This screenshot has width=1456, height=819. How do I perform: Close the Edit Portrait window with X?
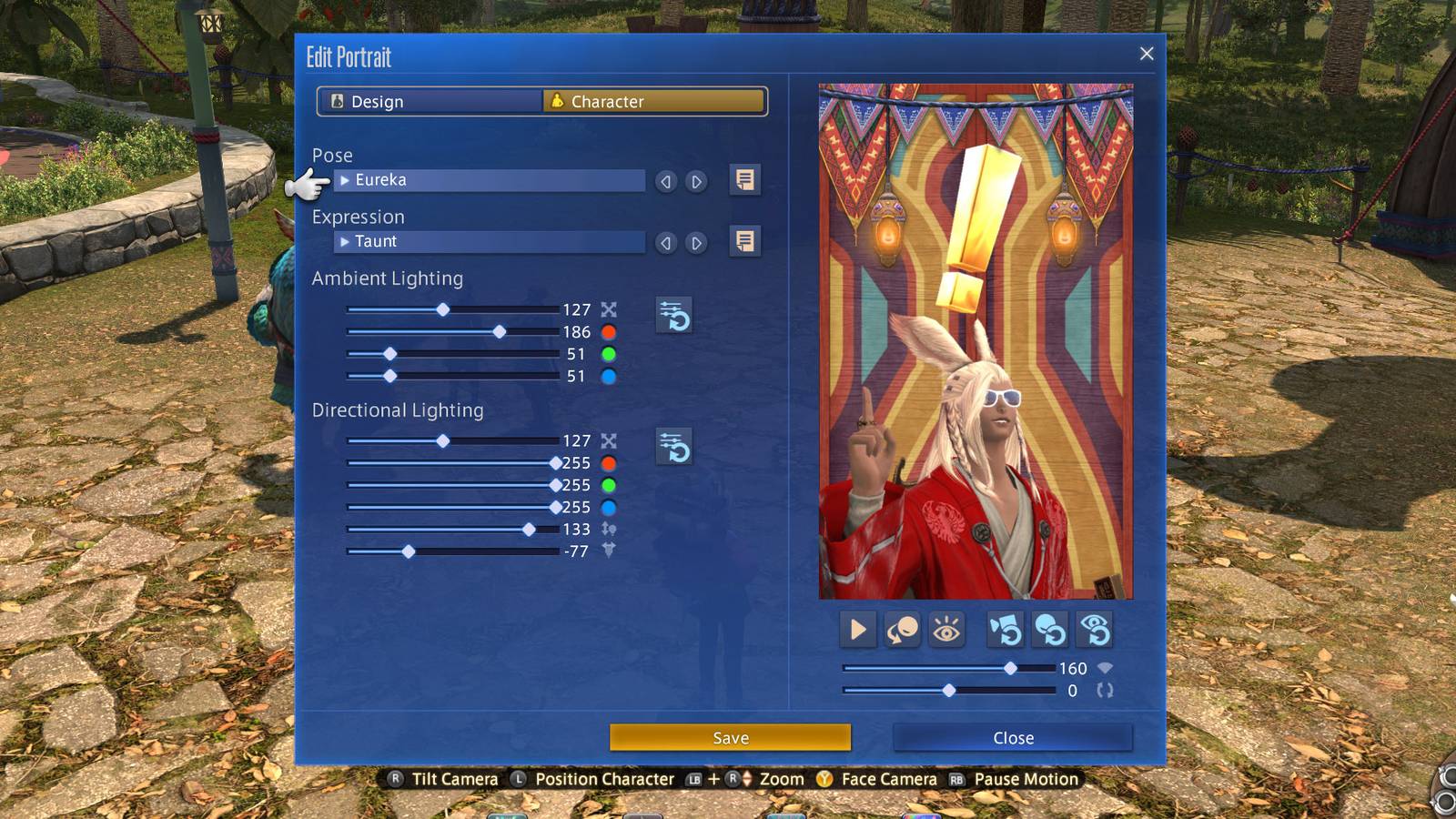[1147, 54]
